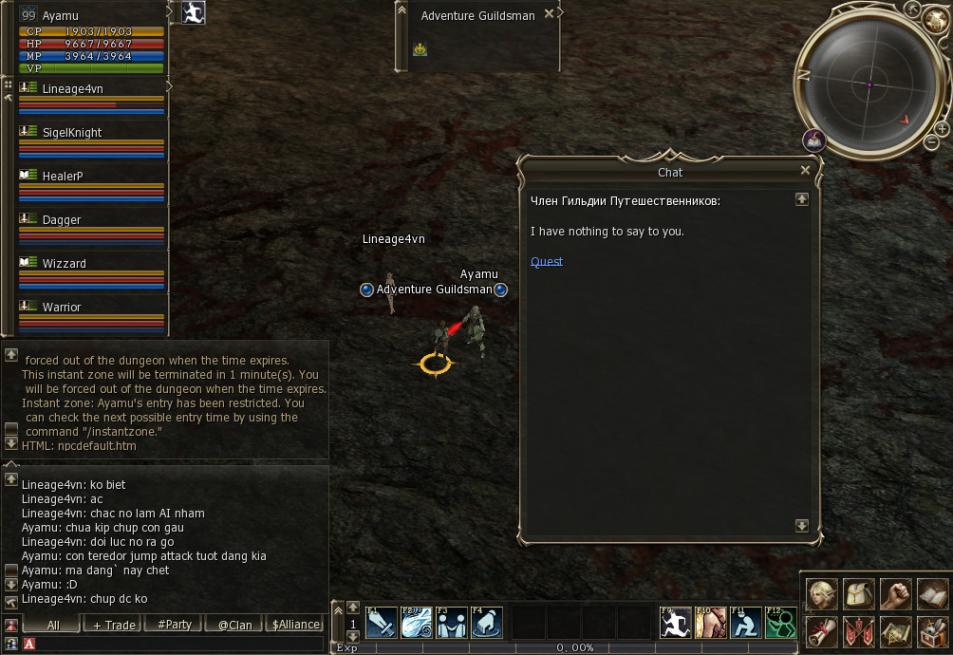
Task: Open the treasure chest inventory menu icon
Action: point(932,631)
